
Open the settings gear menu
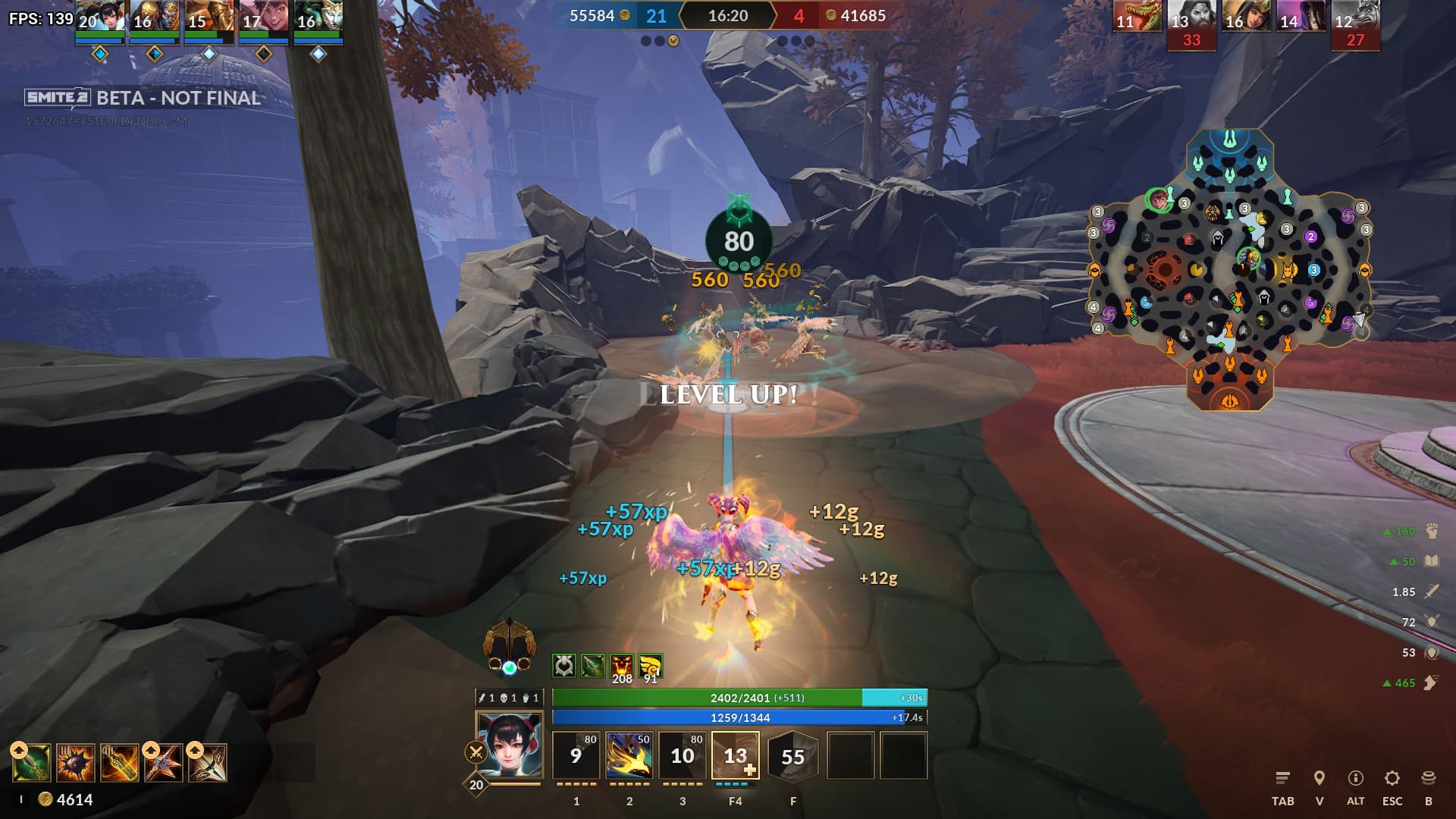(1392, 778)
